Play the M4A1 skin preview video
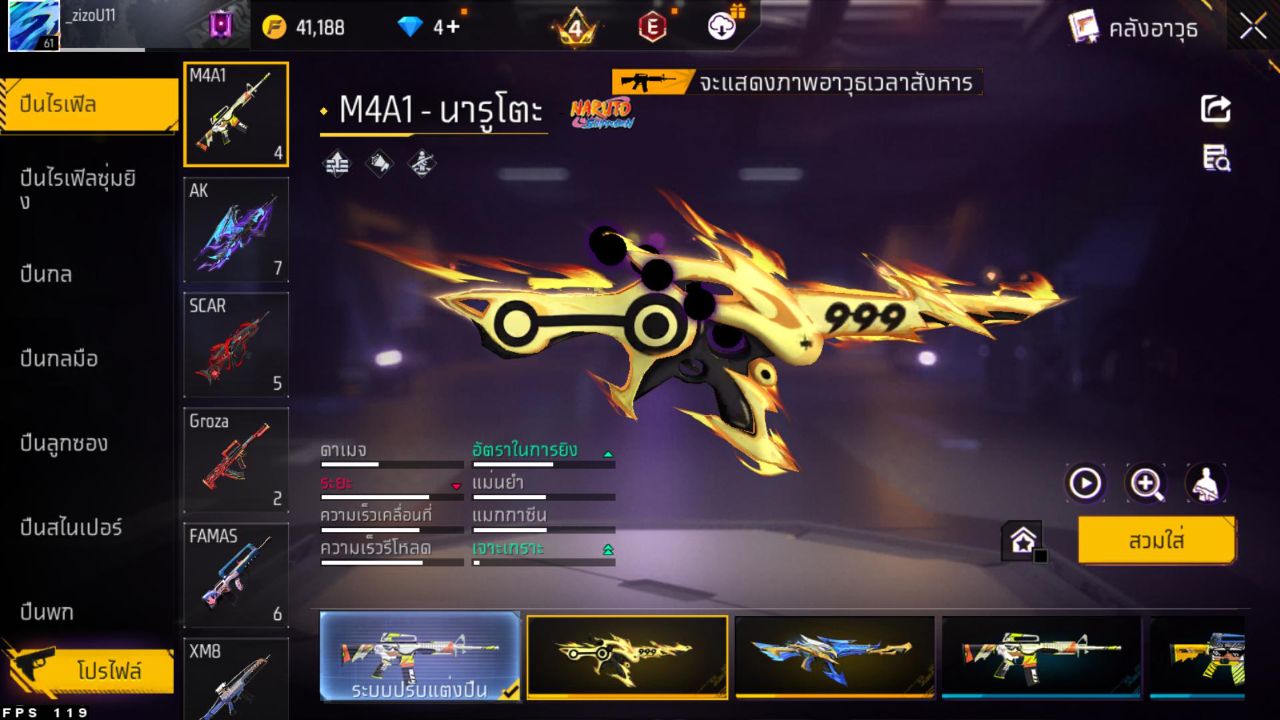The height and width of the screenshot is (720, 1280). pos(1085,484)
